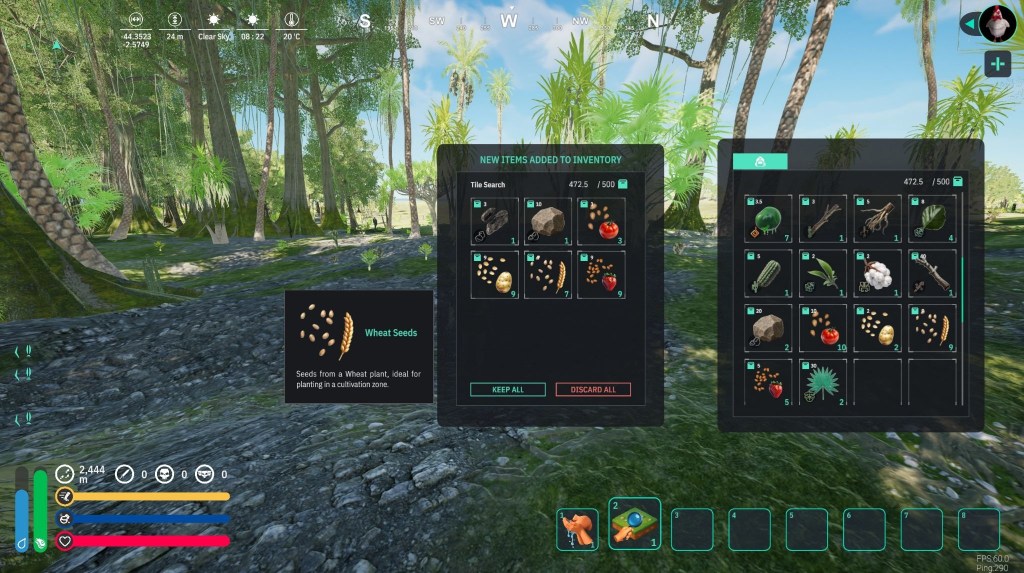Select the dark ore chunk in new items
The width and height of the screenshot is (1024, 573).
[495, 221]
